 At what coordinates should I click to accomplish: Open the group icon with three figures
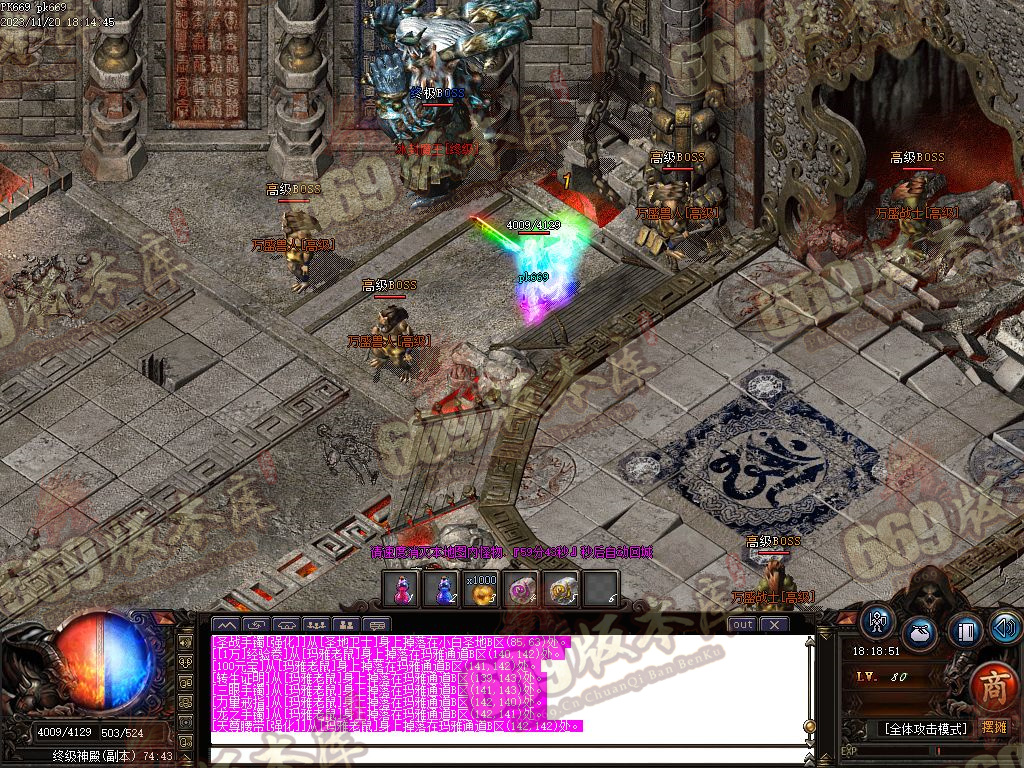[316, 625]
